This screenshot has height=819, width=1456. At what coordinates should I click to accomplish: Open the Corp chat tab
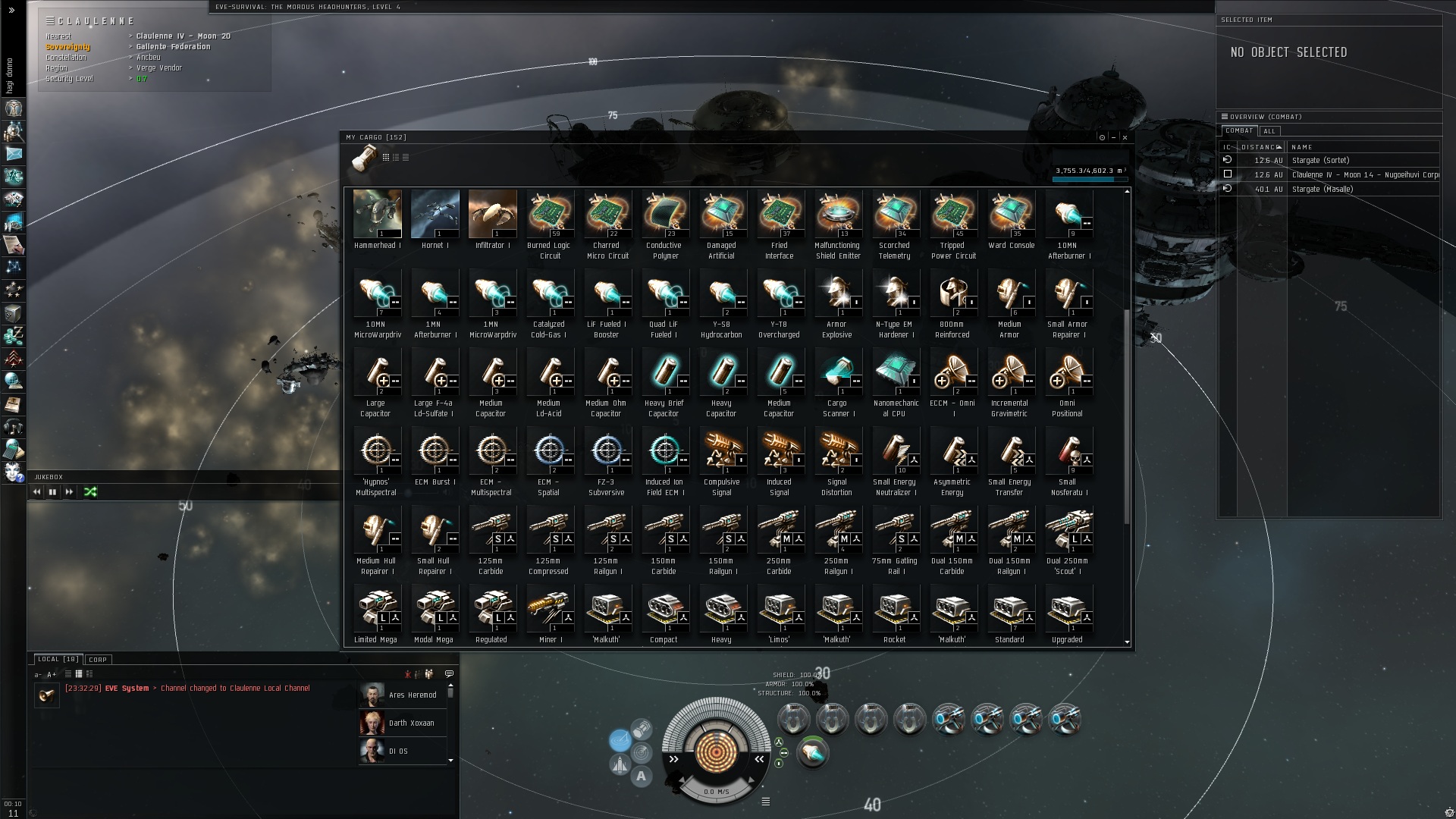[98, 660]
